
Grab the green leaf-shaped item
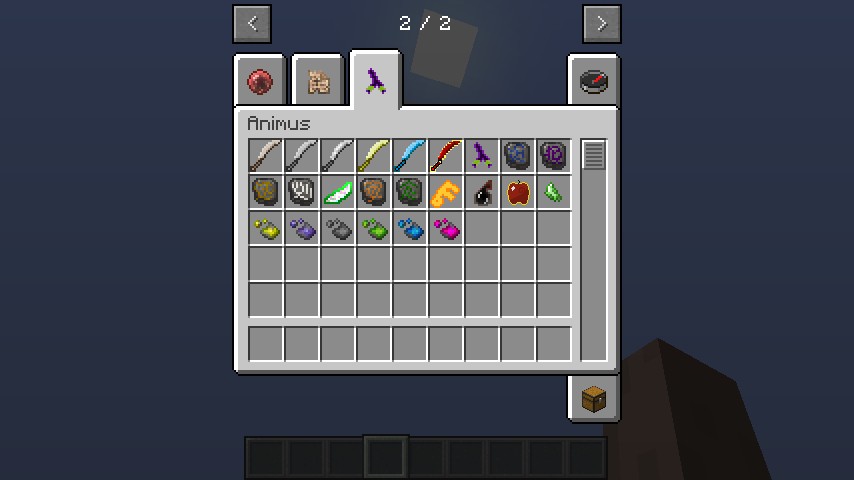338,192
